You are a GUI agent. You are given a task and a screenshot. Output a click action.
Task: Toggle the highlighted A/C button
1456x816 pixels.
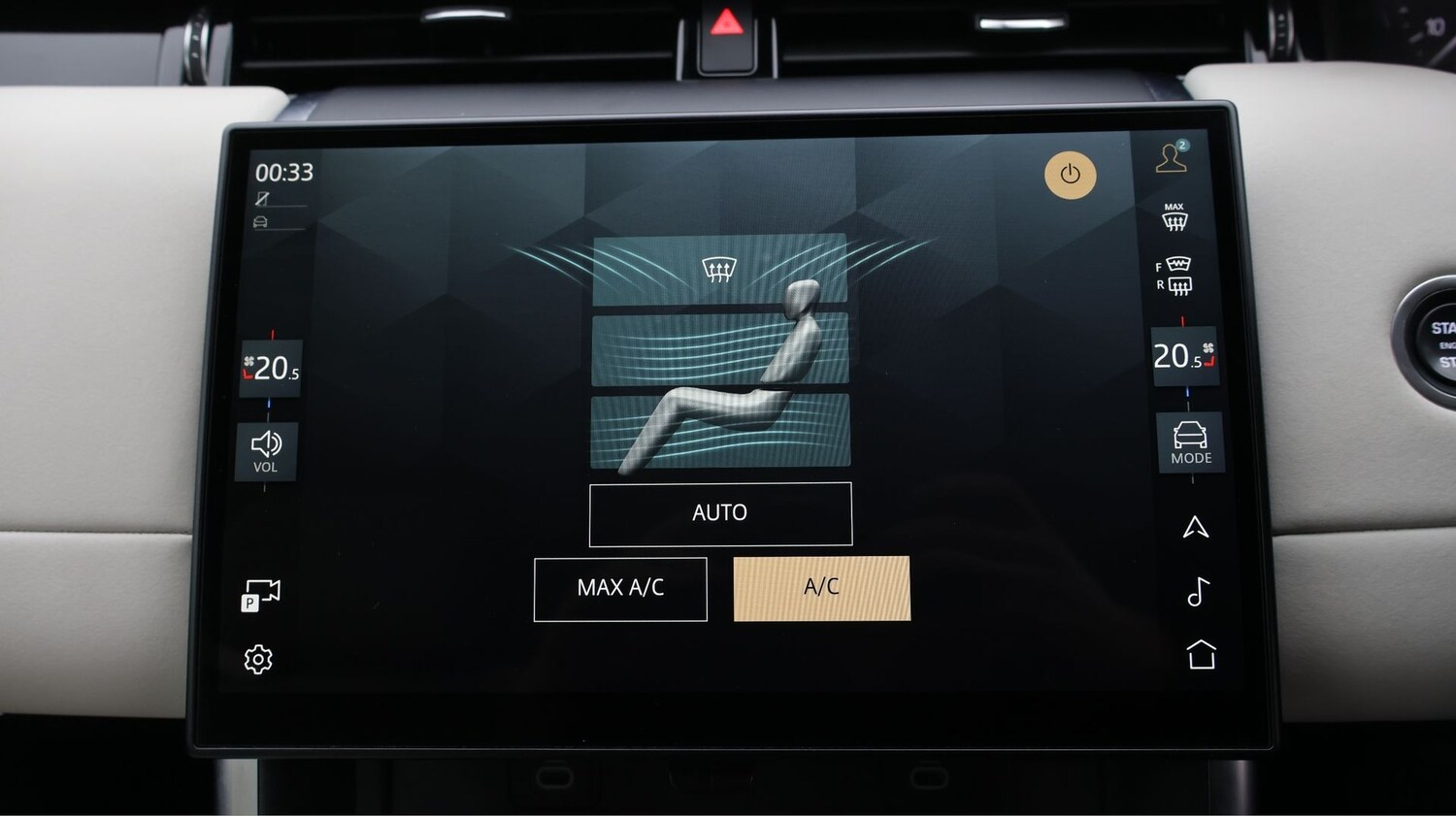point(821,588)
